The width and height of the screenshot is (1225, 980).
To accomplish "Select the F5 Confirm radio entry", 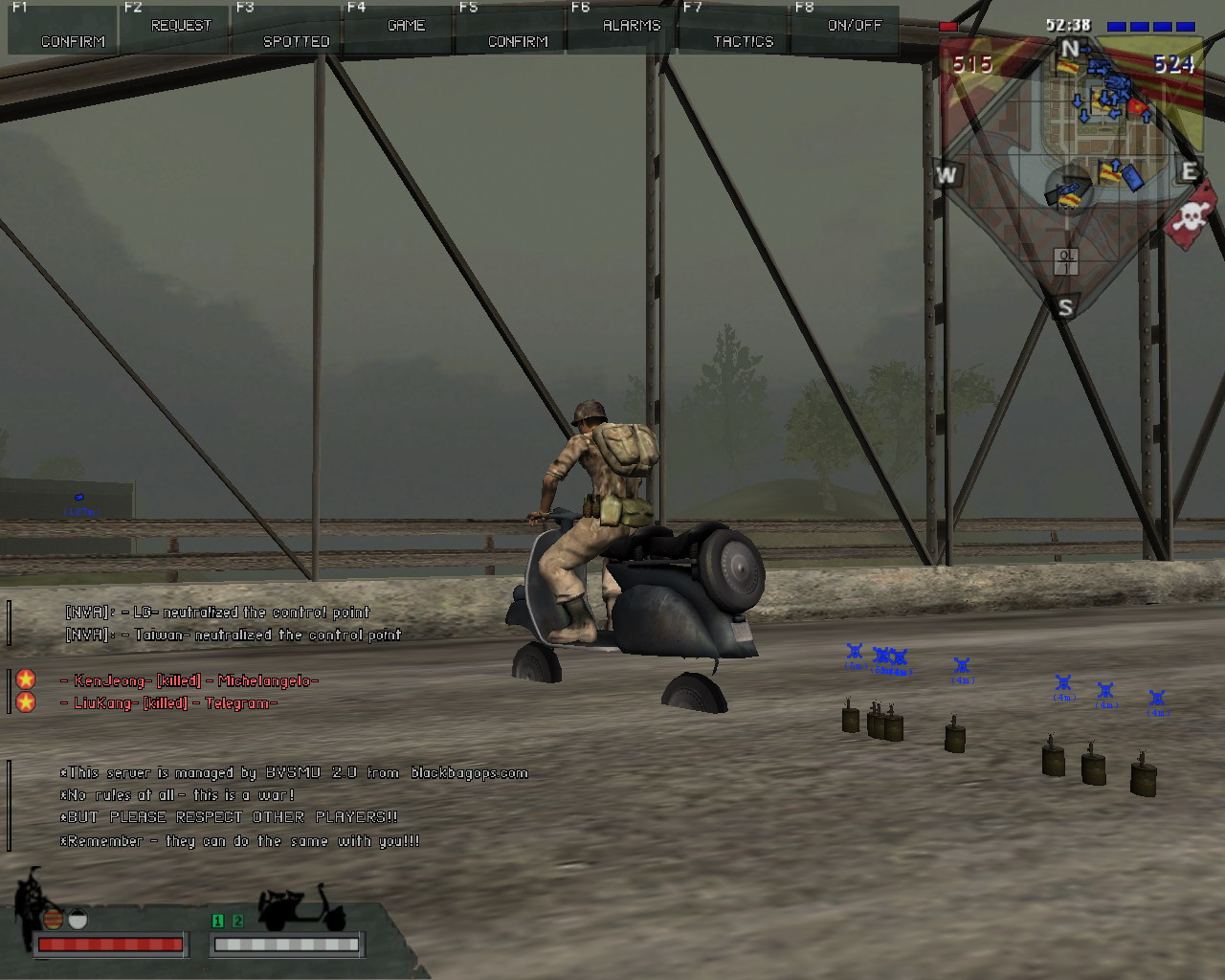I will (x=511, y=29).
